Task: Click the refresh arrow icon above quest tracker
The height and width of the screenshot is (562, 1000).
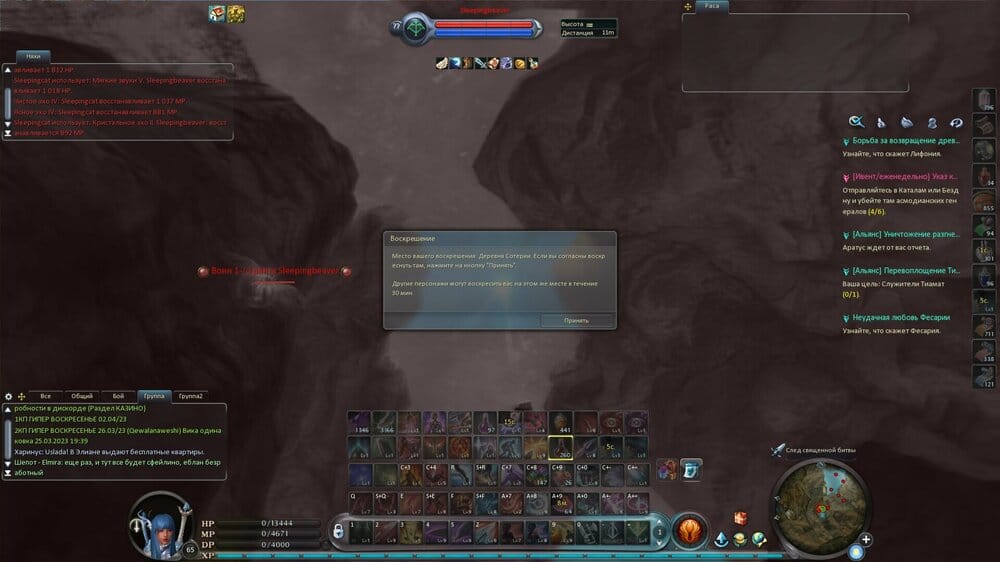Action: (956, 122)
